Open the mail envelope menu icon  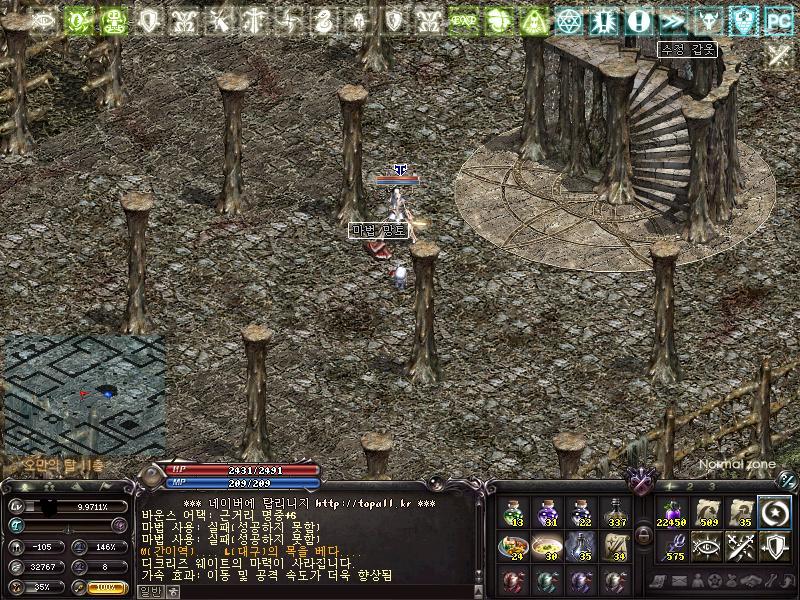[678, 581]
